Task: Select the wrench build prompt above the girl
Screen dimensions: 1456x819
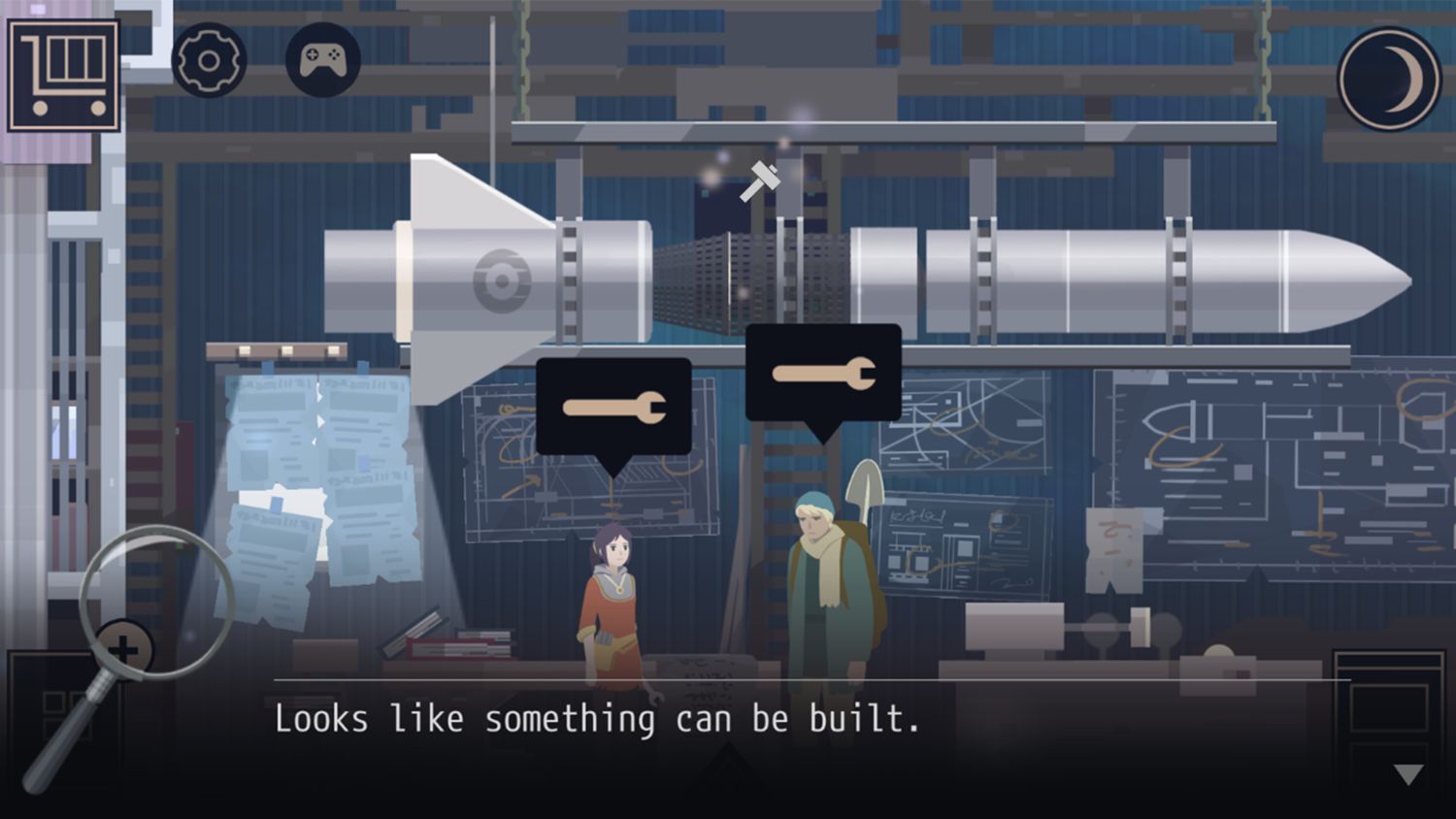Action: pos(613,407)
